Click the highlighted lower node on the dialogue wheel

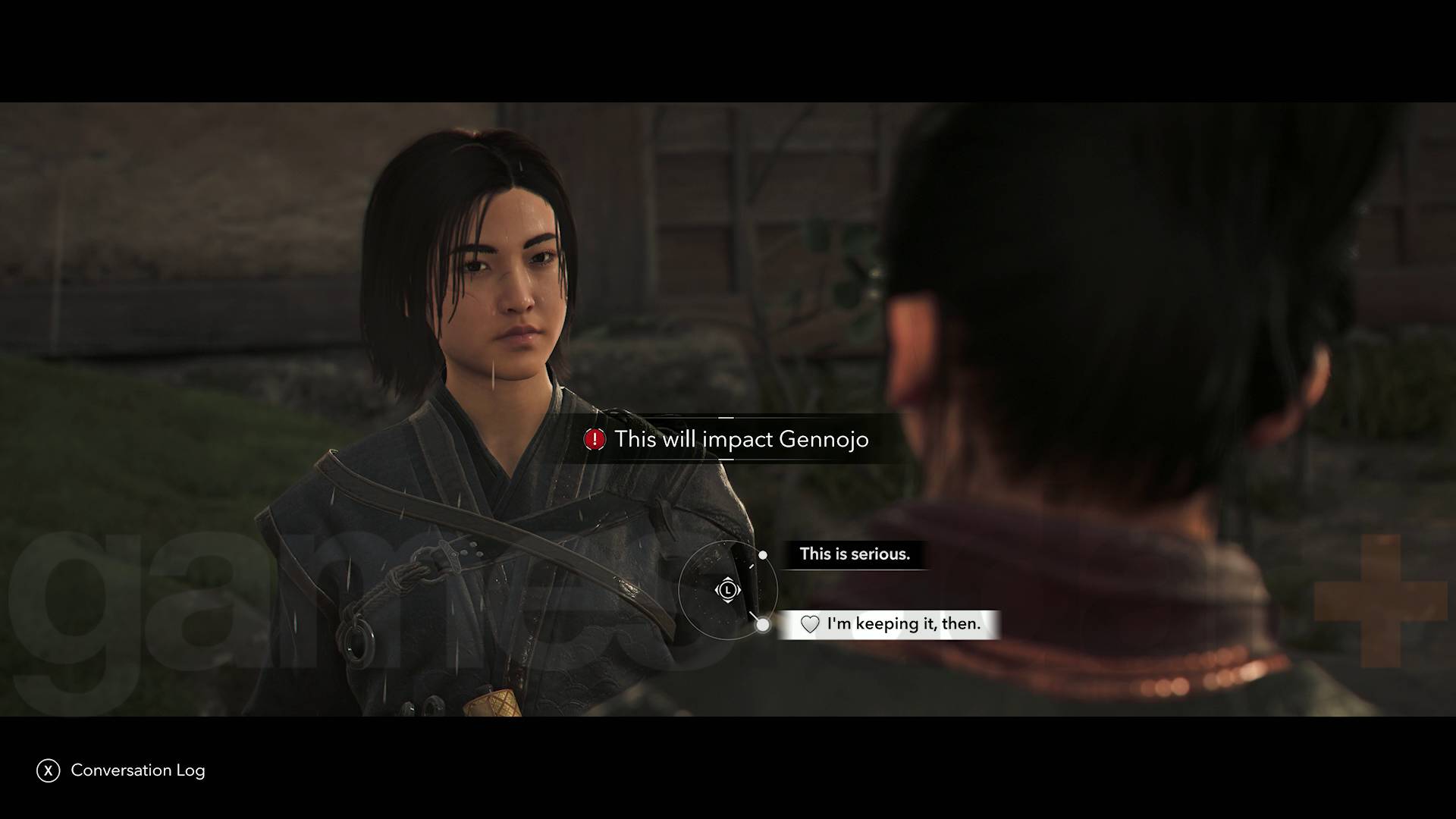(762, 624)
